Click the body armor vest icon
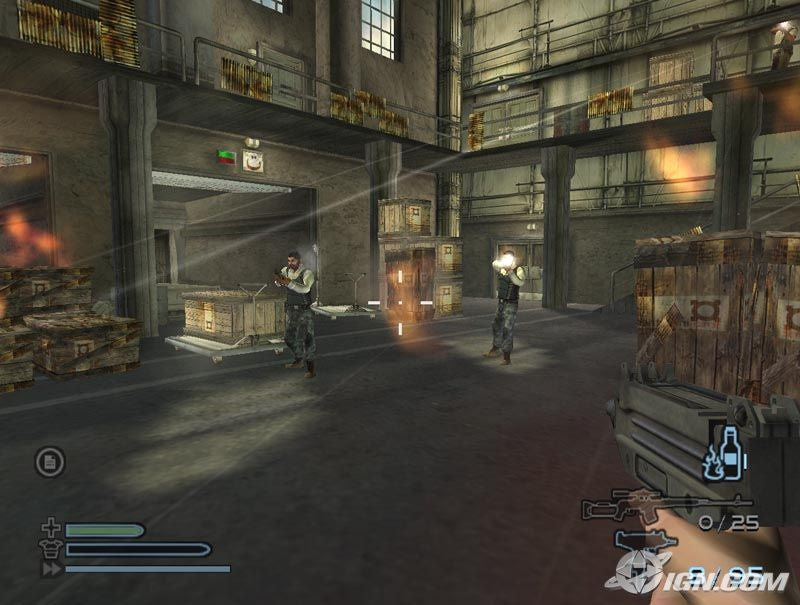This screenshot has width=800, height=605. pos(52,549)
